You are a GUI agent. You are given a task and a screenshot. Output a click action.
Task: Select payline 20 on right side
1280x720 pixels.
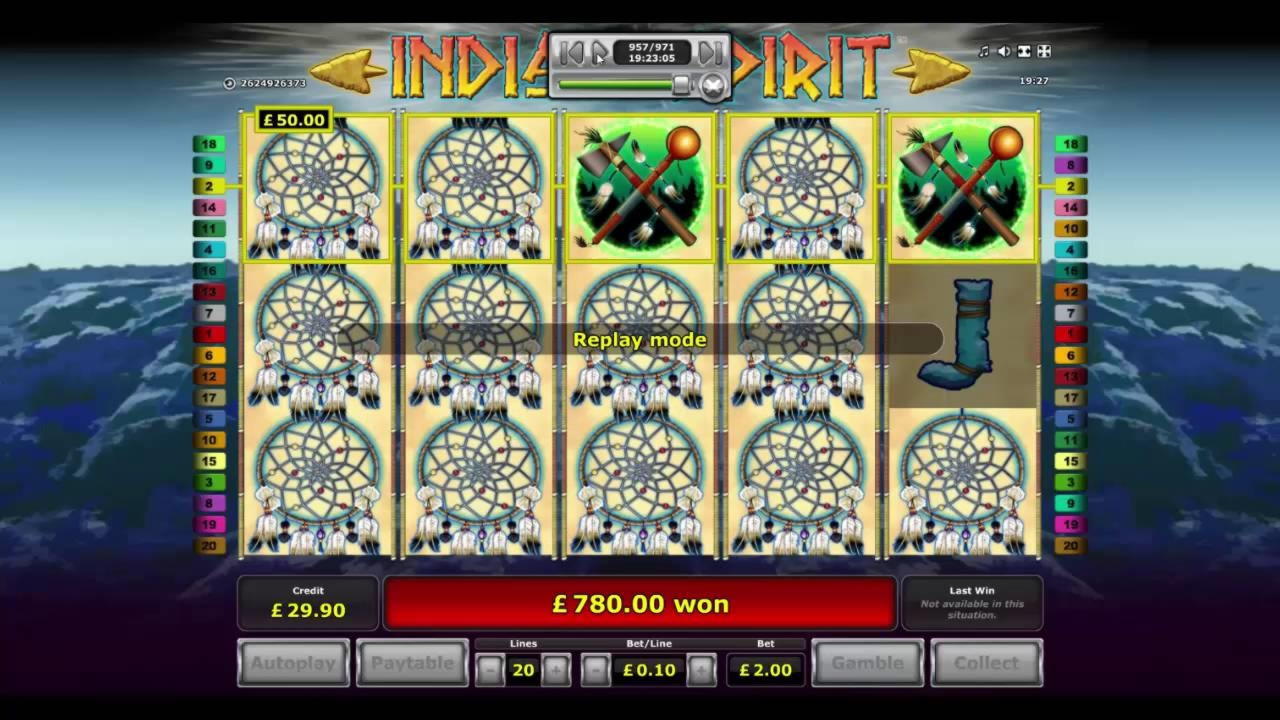(x=1070, y=546)
